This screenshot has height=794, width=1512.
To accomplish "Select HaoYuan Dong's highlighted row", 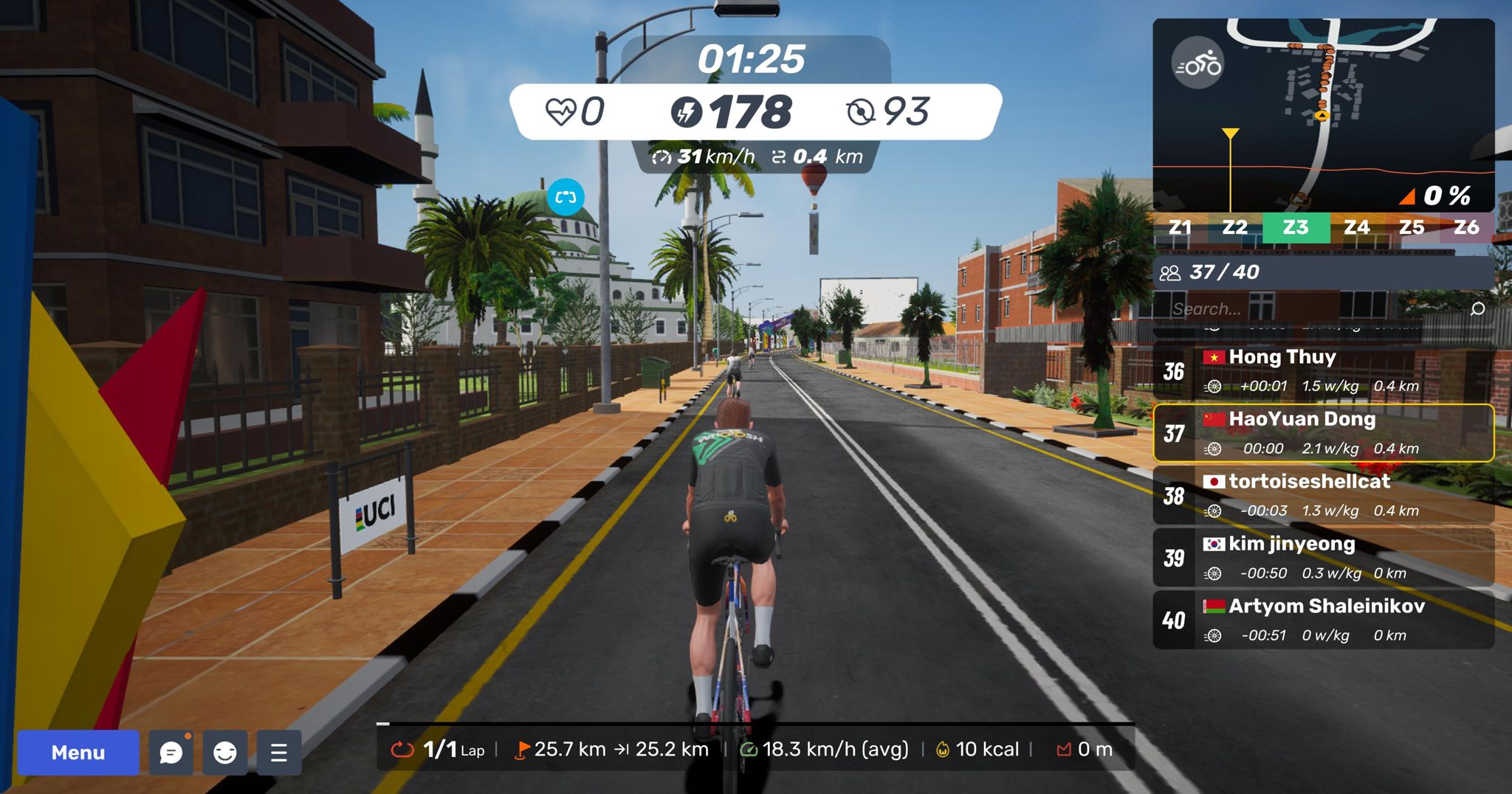I will 1323,433.
